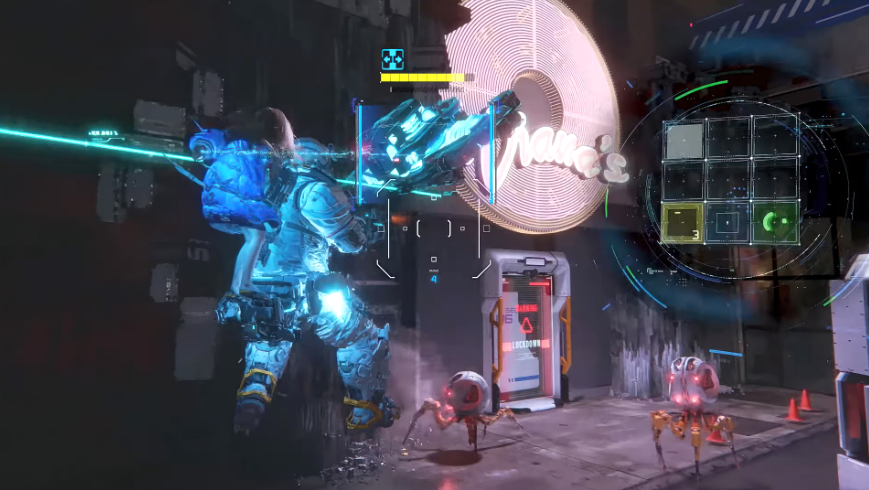The width and height of the screenshot is (869, 490).
Task: Click the cyan arrows icon above yellow bar
Action: (x=392, y=59)
